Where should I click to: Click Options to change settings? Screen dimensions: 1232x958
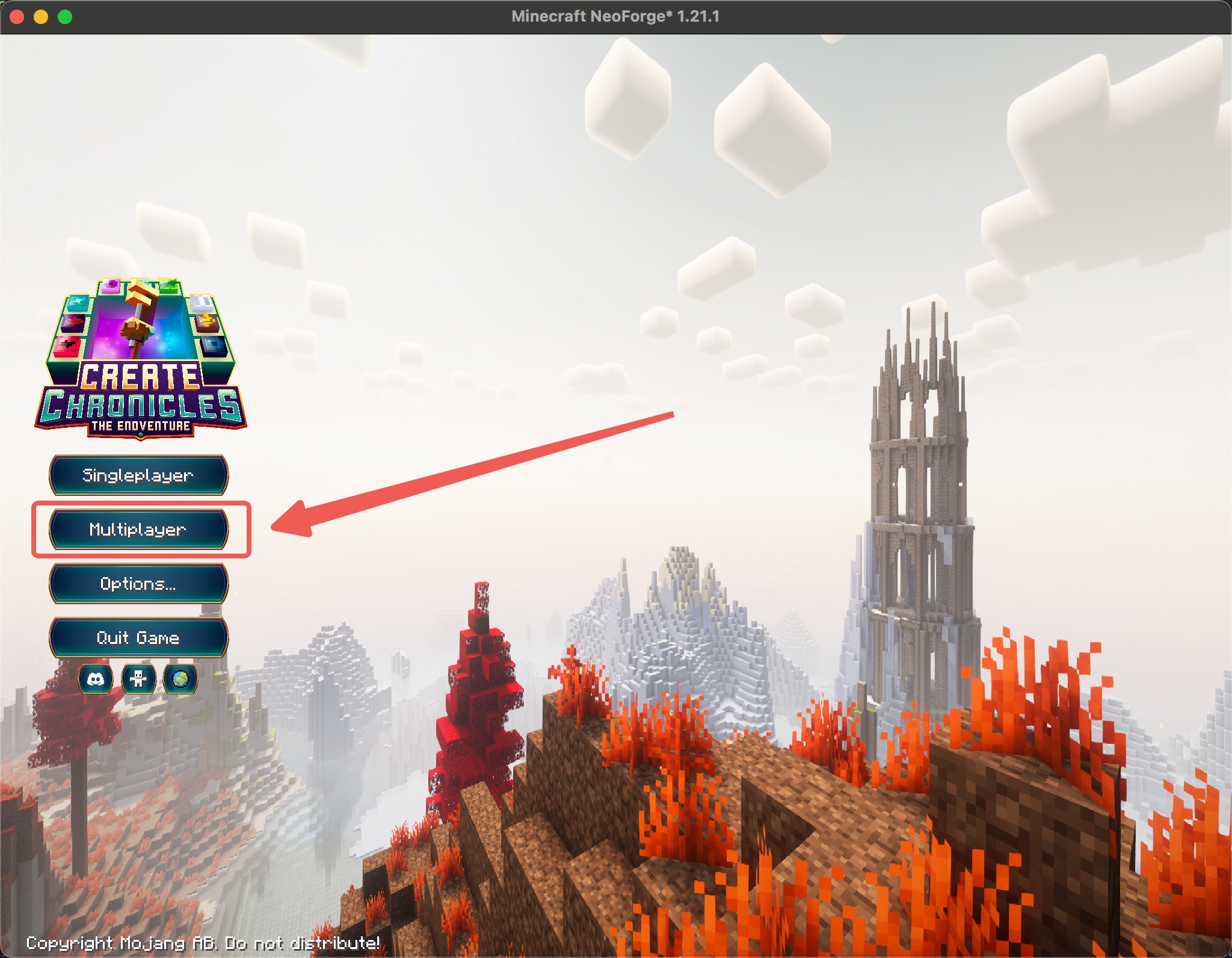click(x=138, y=583)
